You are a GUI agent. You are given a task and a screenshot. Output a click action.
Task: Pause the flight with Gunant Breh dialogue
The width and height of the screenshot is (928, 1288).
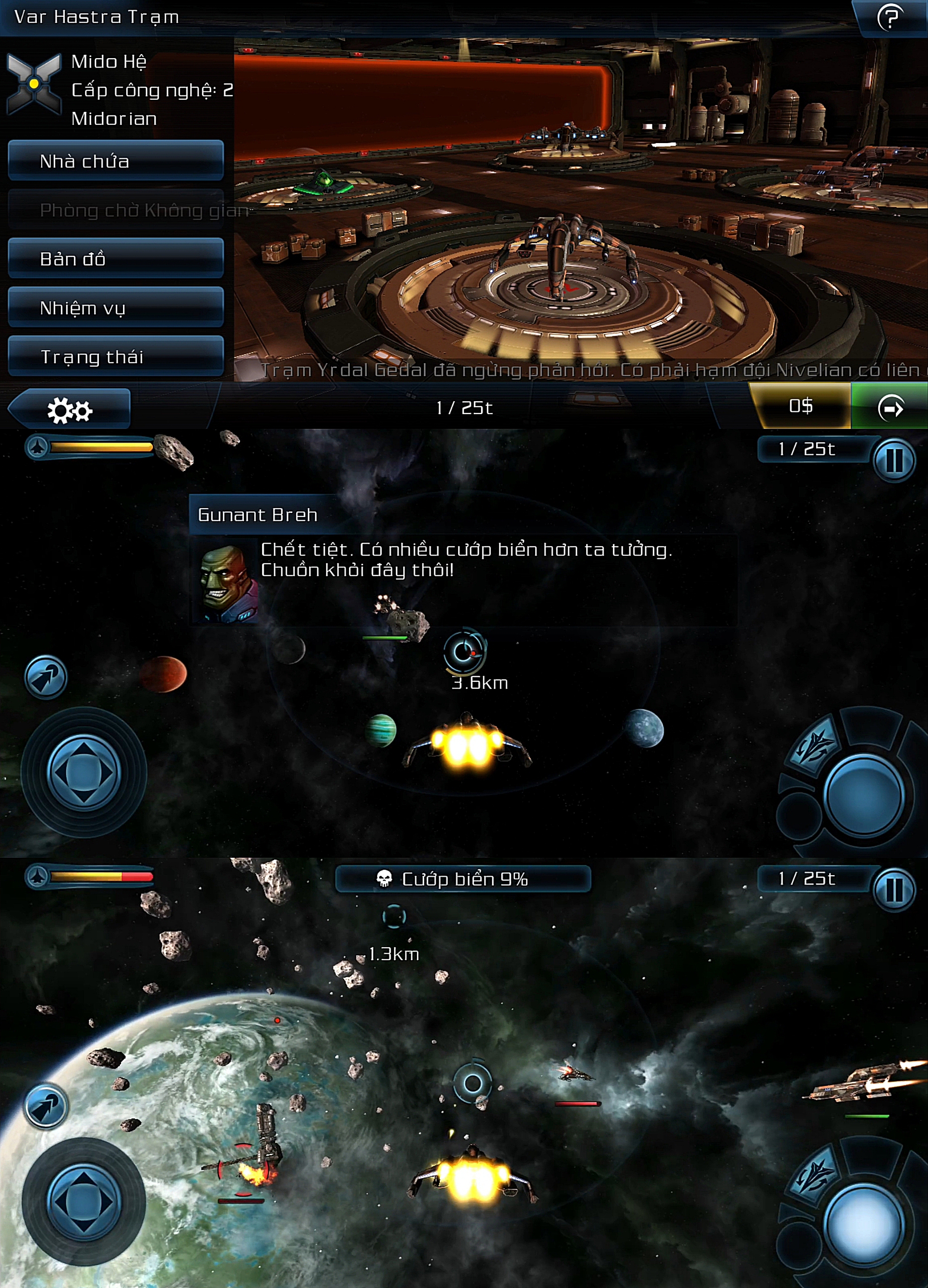[894, 461]
